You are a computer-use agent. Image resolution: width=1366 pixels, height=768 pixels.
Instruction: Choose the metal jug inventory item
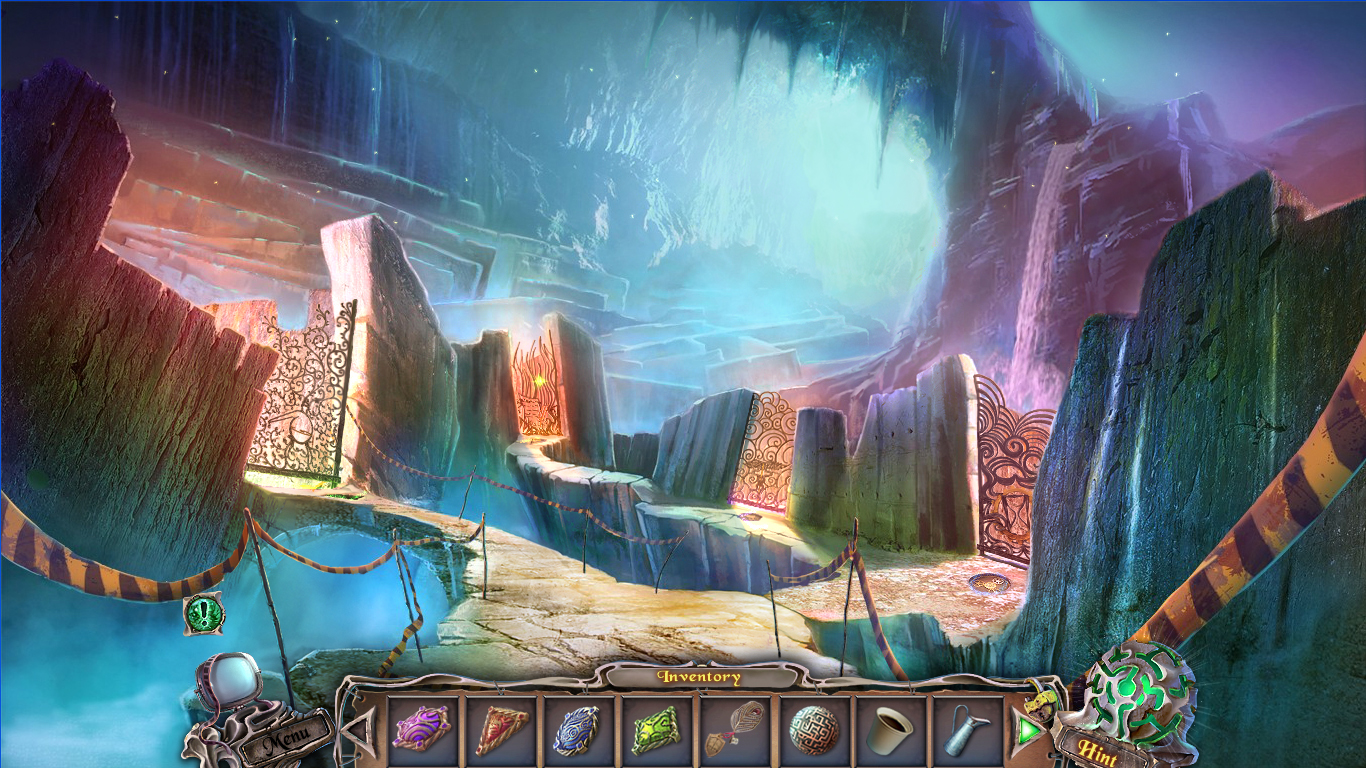pos(967,731)
